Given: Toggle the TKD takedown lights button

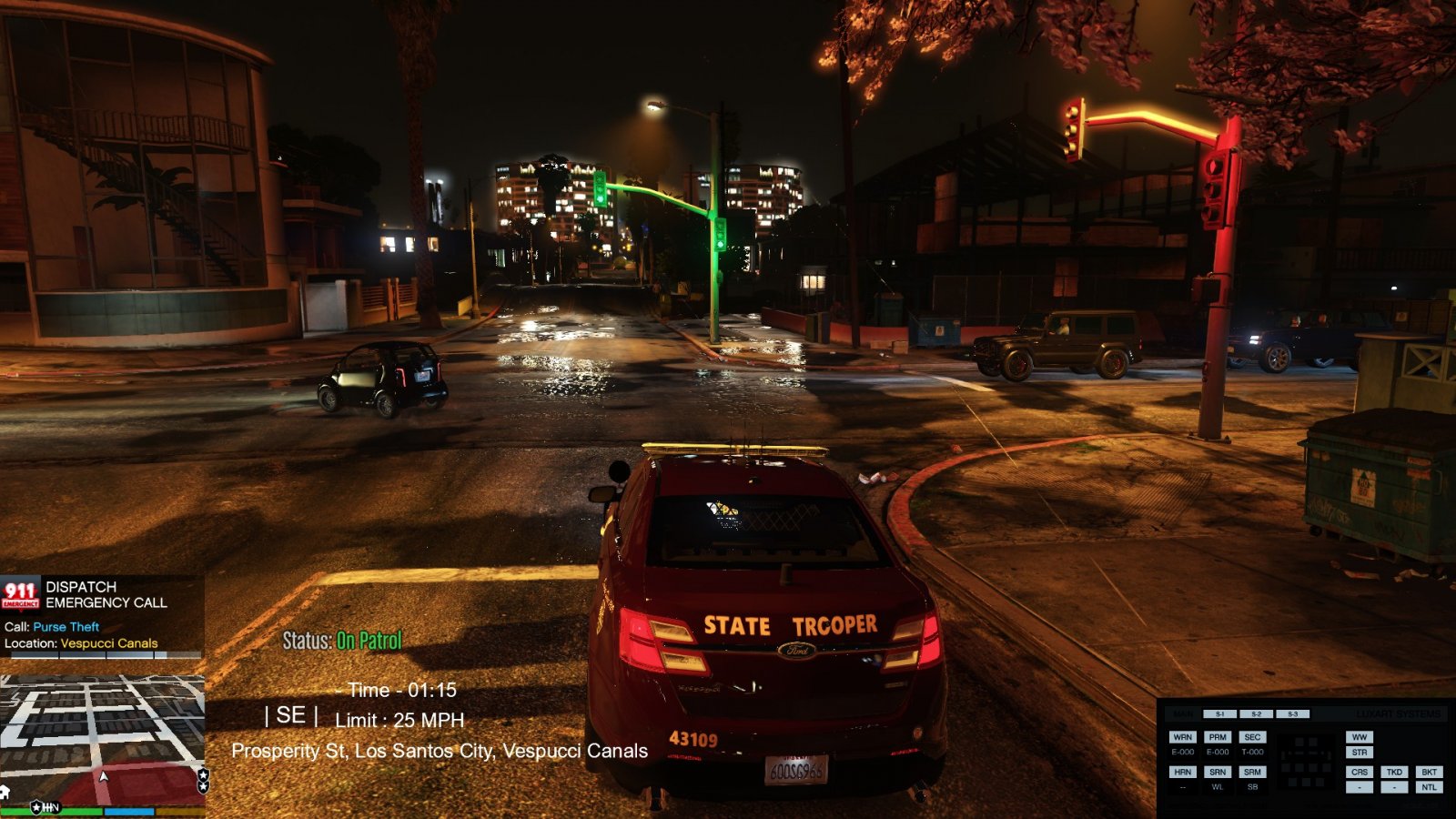Looking at the screenshot, I should click(1394, 772).
